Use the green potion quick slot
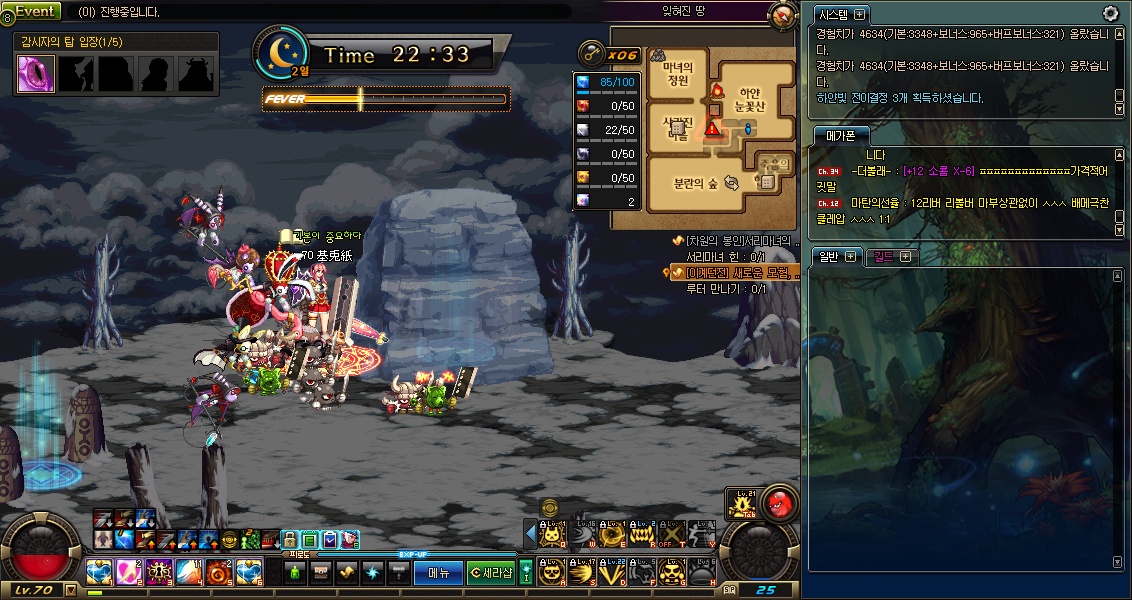 point(295,573)
